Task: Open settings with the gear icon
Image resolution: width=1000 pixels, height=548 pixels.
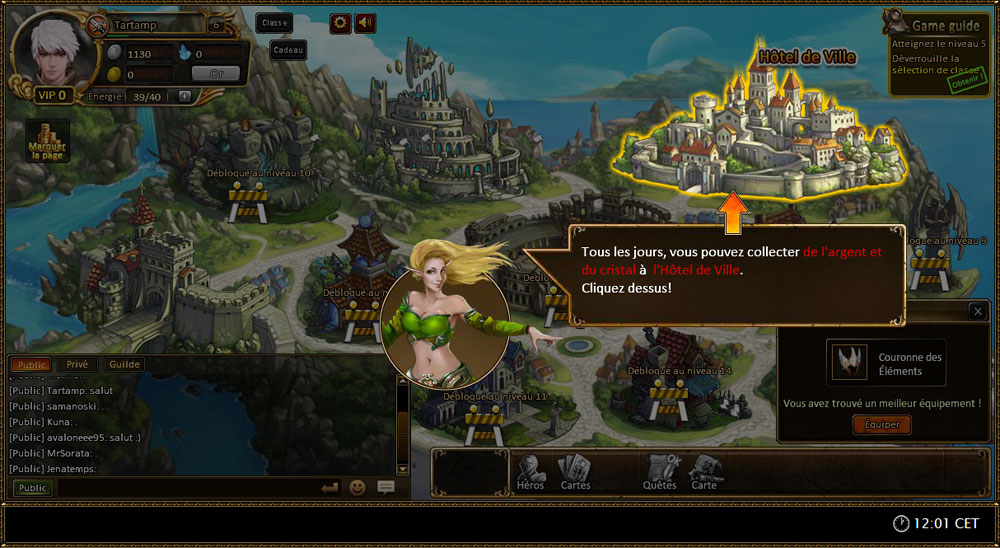Action: coord(340,22)
